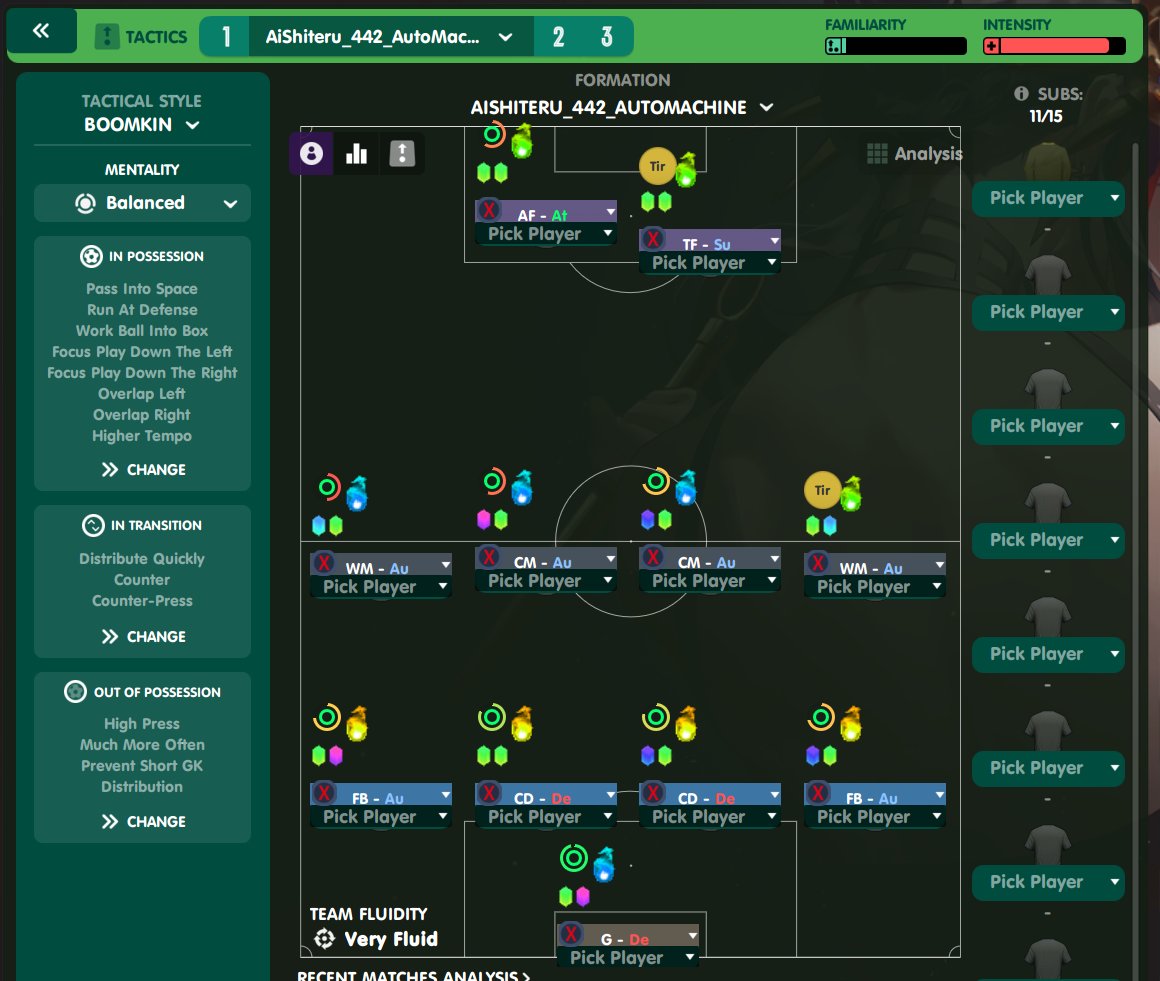Open the Recent Matches Analysis link
1160x981 pixels.
coord(413,976)
